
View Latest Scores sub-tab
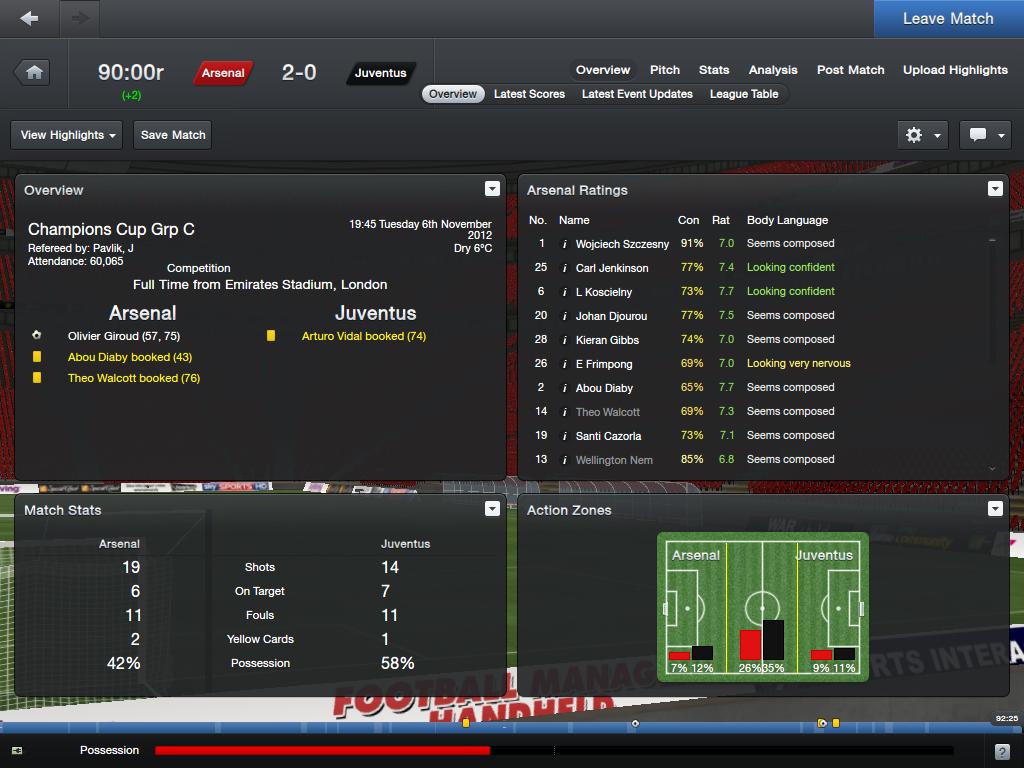(x=529, y=94)
